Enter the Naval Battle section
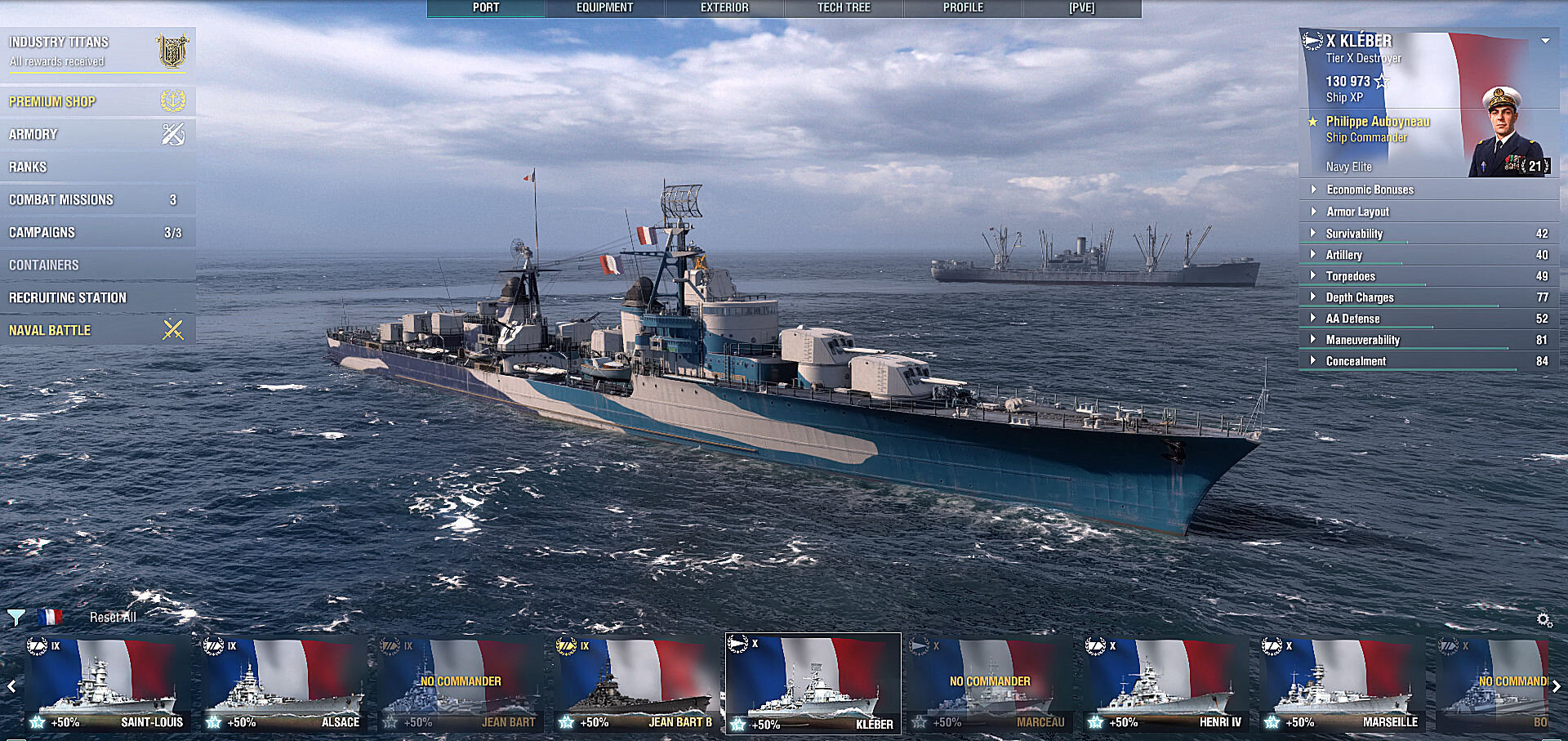The width and height of the screenshot is (1568, 741). [x=50, y=331]
